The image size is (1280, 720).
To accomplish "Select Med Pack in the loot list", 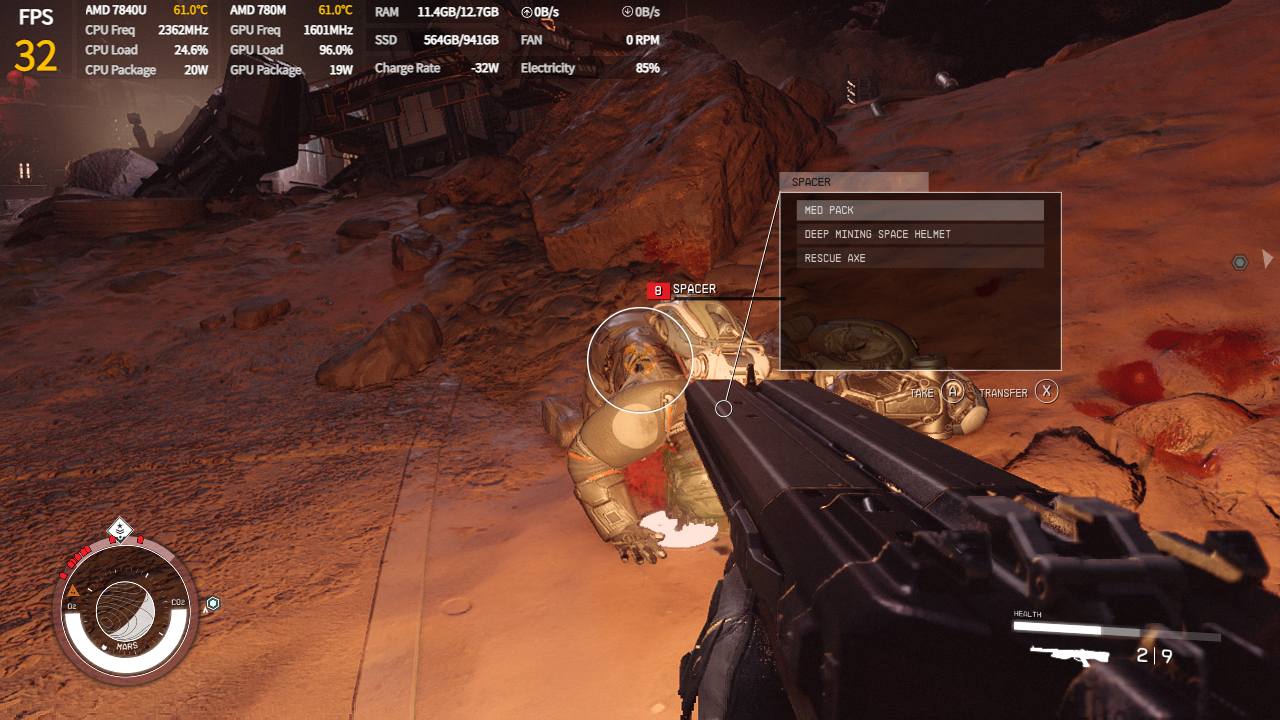I will [919, 210].
